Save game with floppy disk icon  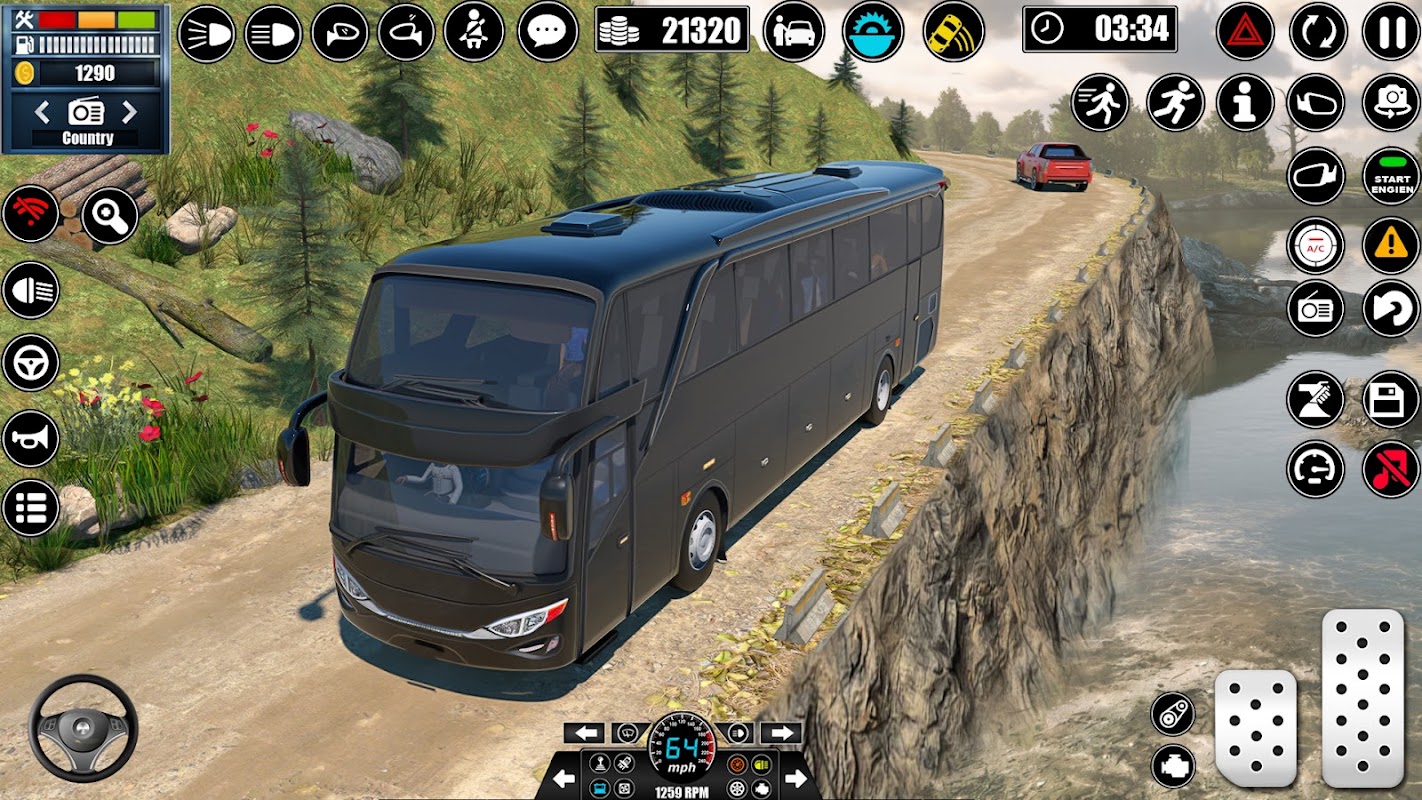[1391, 399]
